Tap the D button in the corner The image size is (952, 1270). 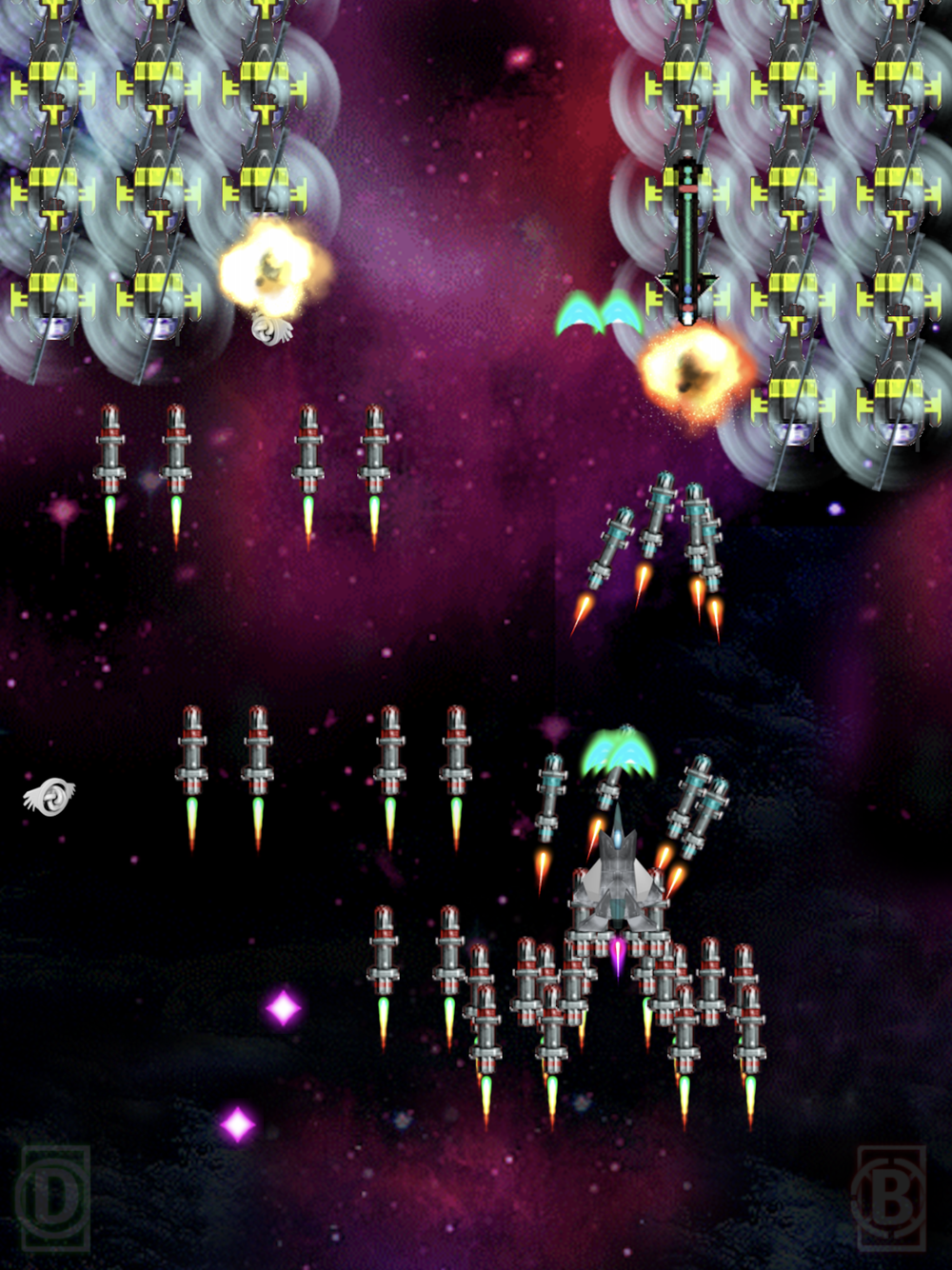[x=53, y=1198]
